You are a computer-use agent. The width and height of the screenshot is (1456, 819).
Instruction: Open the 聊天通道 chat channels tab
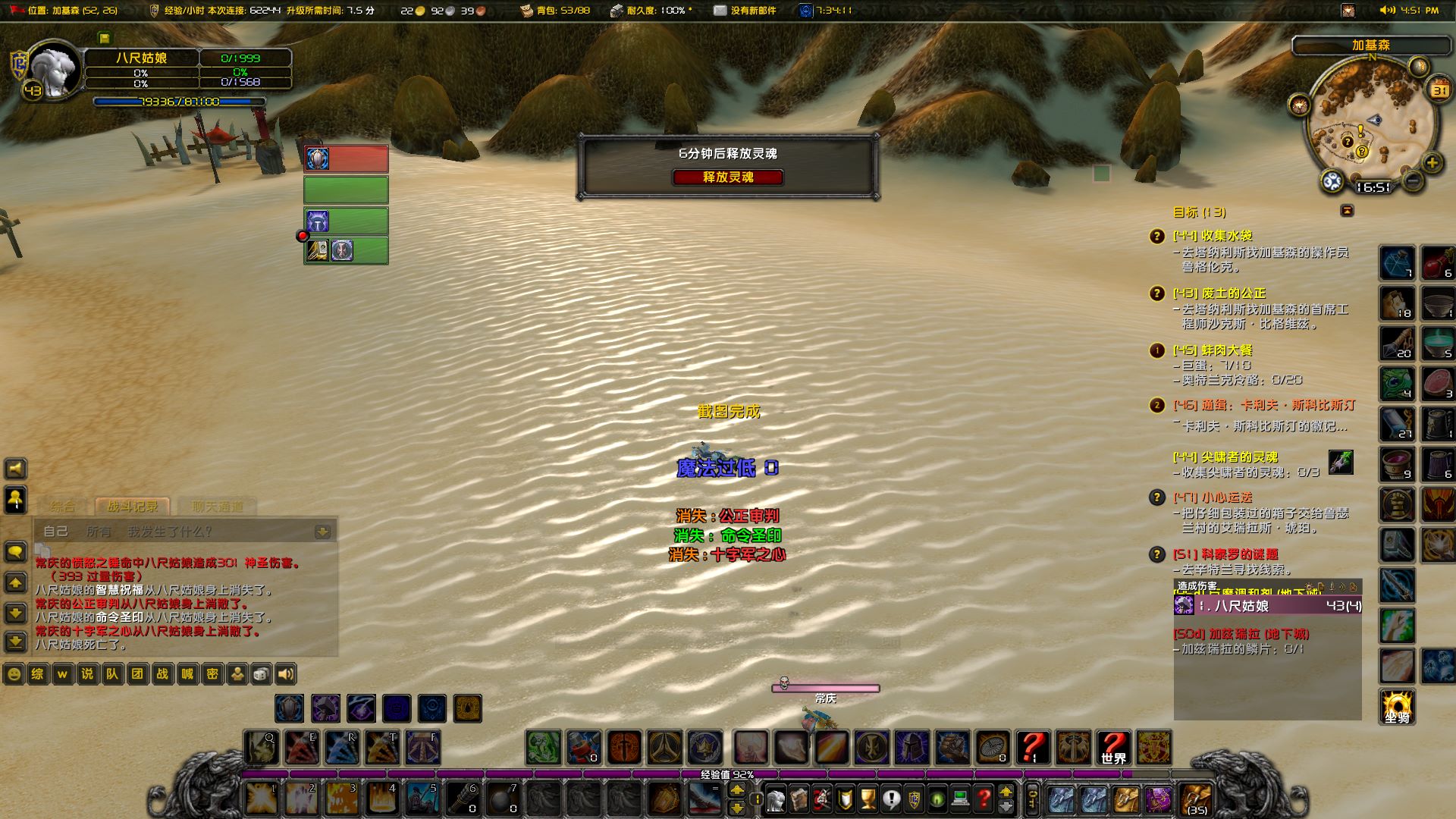click(x=217, y=507)
